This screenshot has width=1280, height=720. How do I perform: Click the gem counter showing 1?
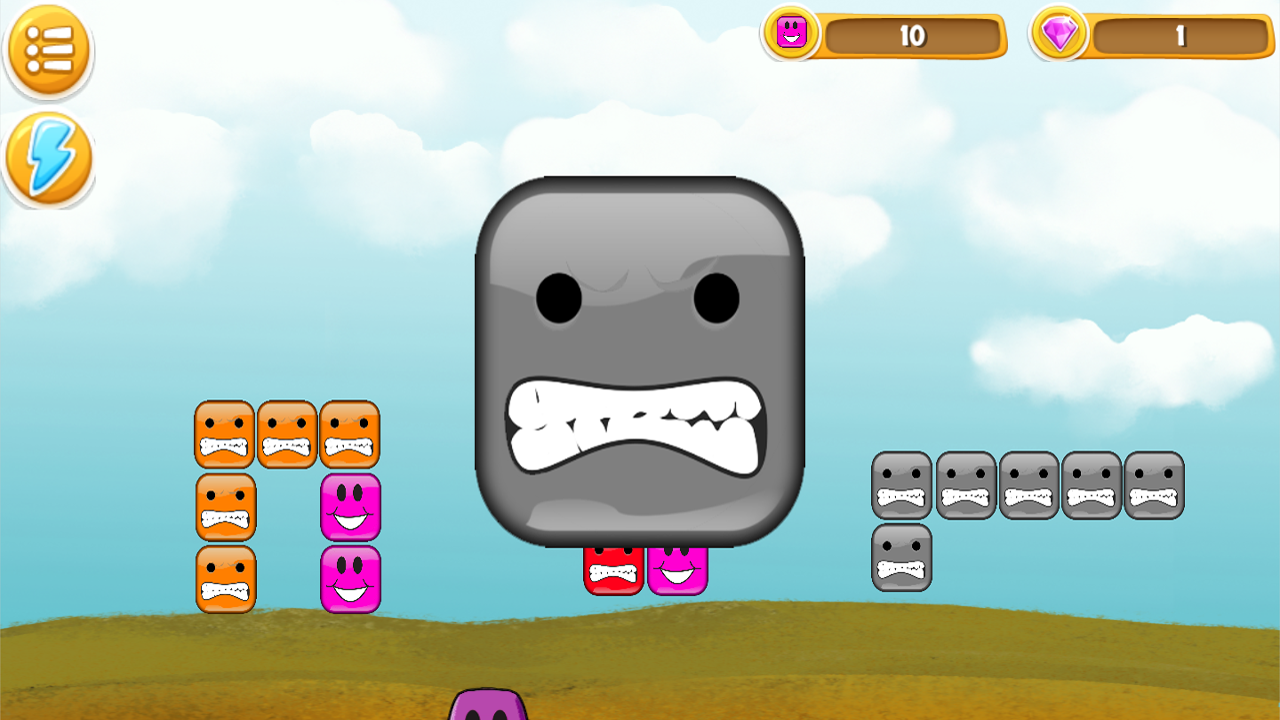1180,37
